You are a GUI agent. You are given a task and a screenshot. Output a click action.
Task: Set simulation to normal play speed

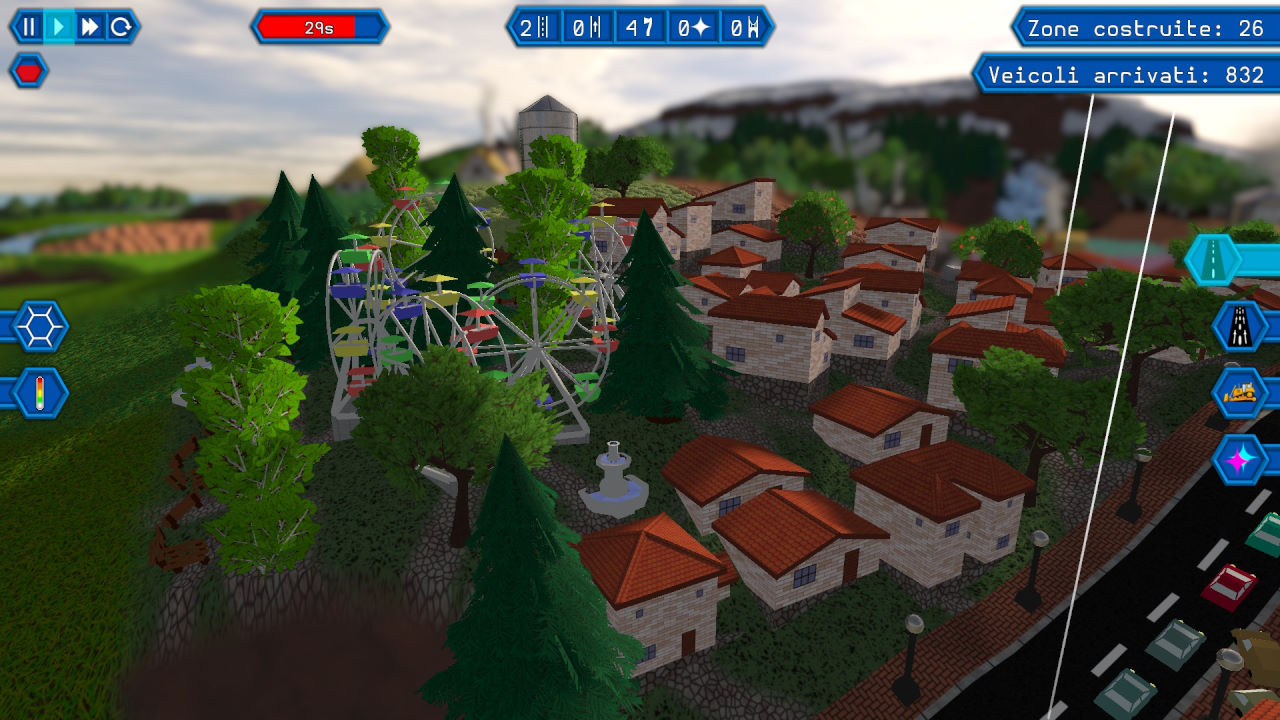coord(60,27)
